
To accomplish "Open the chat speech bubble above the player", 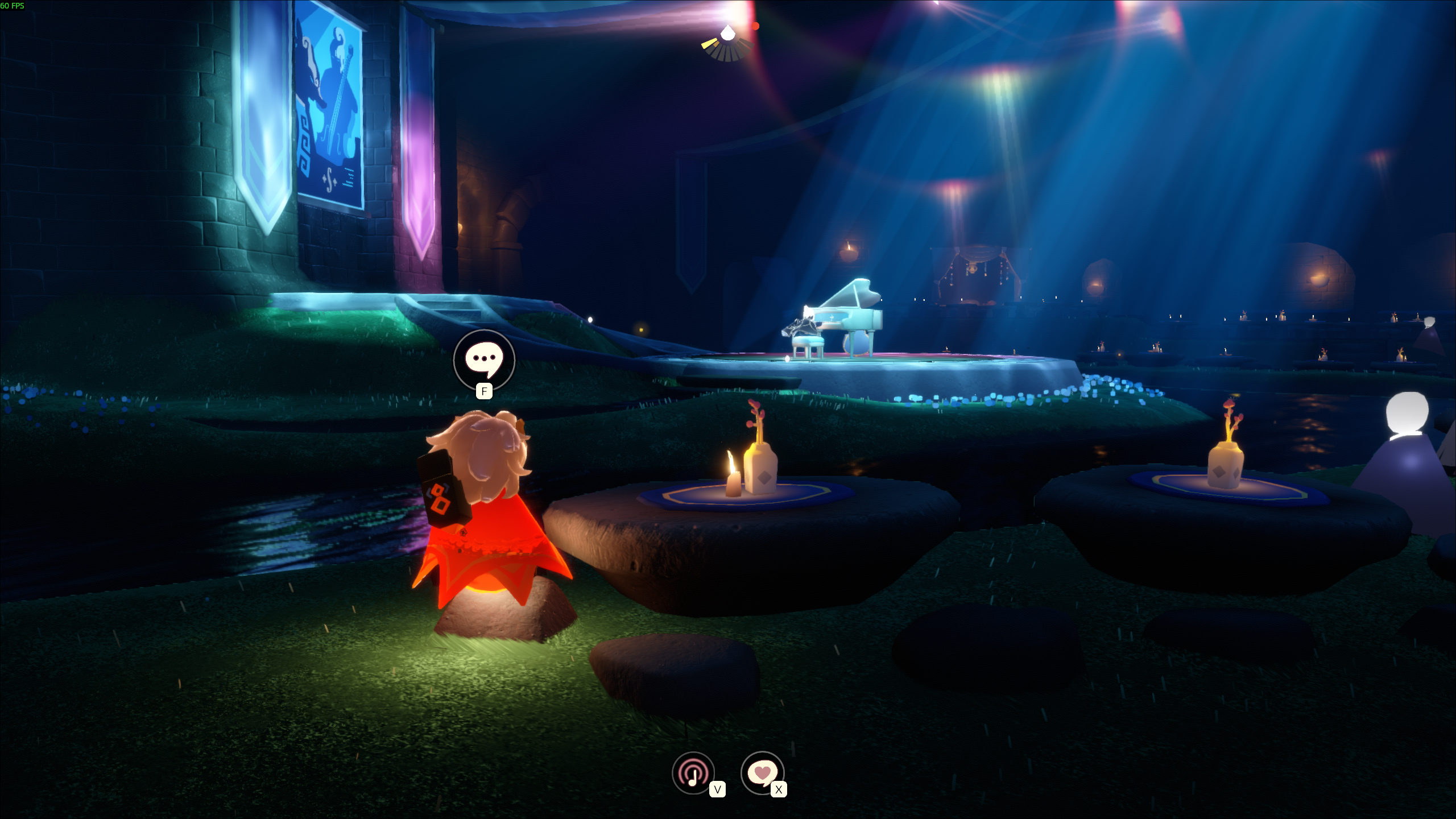I will [x=484, y=360].
